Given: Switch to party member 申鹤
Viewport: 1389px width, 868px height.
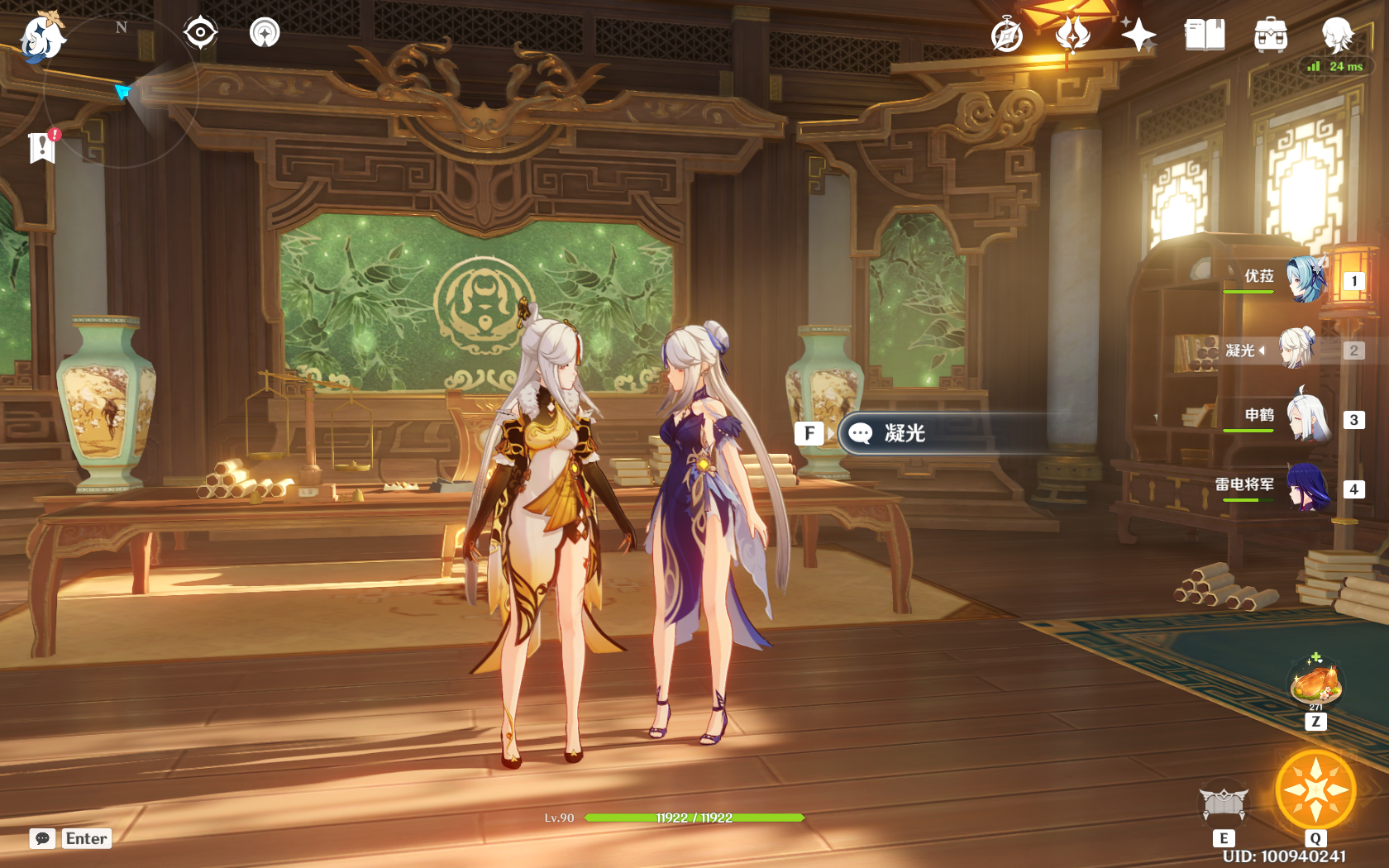Looking at the screenshot, I should click(1309, 418).
